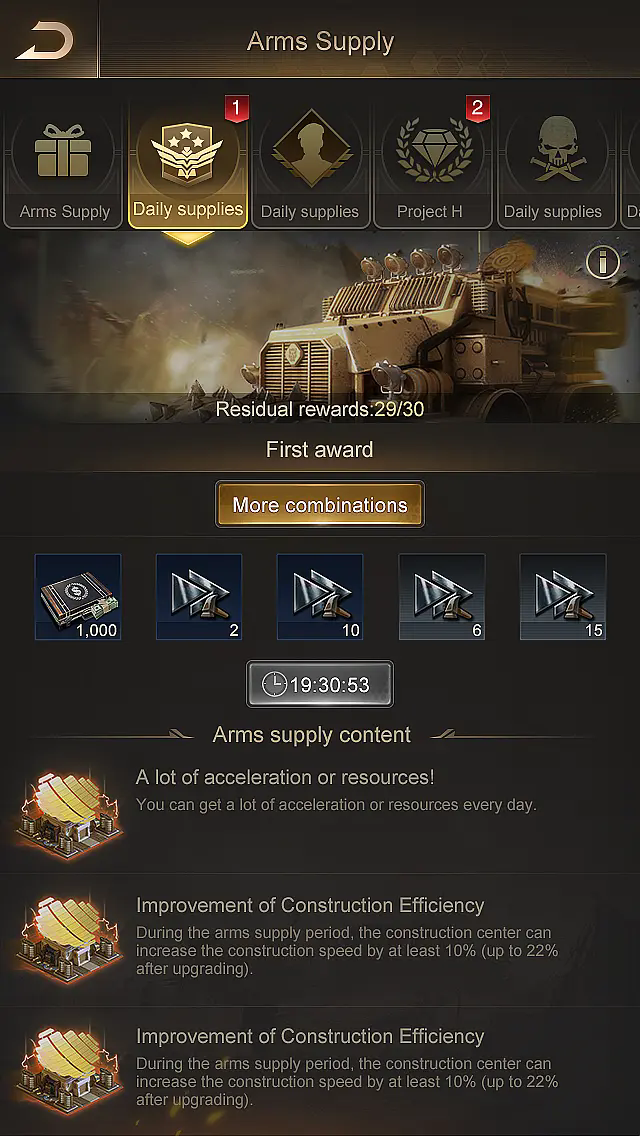This screenshot has height=1136, width=640.
Task: Open the Arms Supply gift box tab
Action: 64,167
